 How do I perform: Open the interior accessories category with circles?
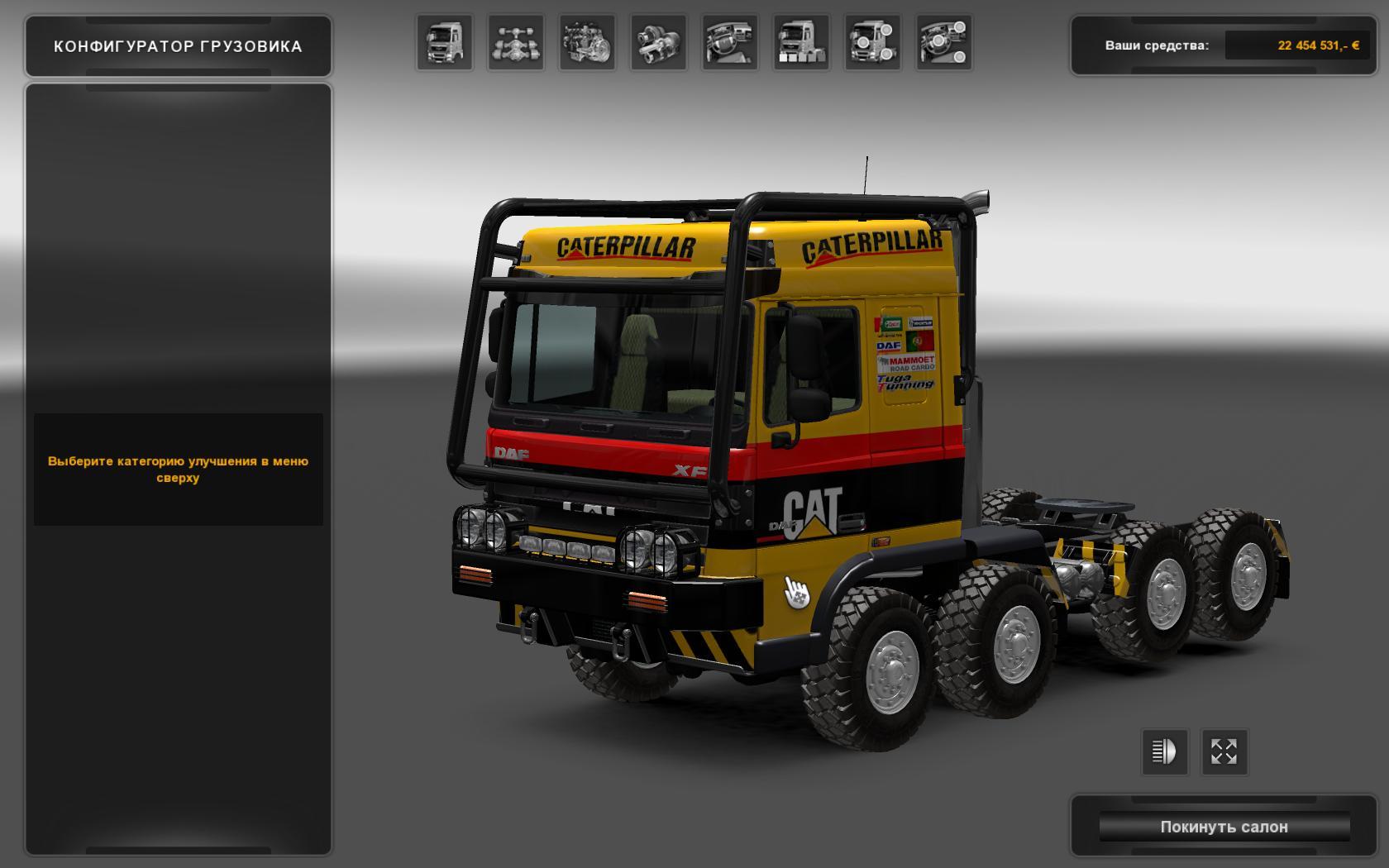click(944, 43)
